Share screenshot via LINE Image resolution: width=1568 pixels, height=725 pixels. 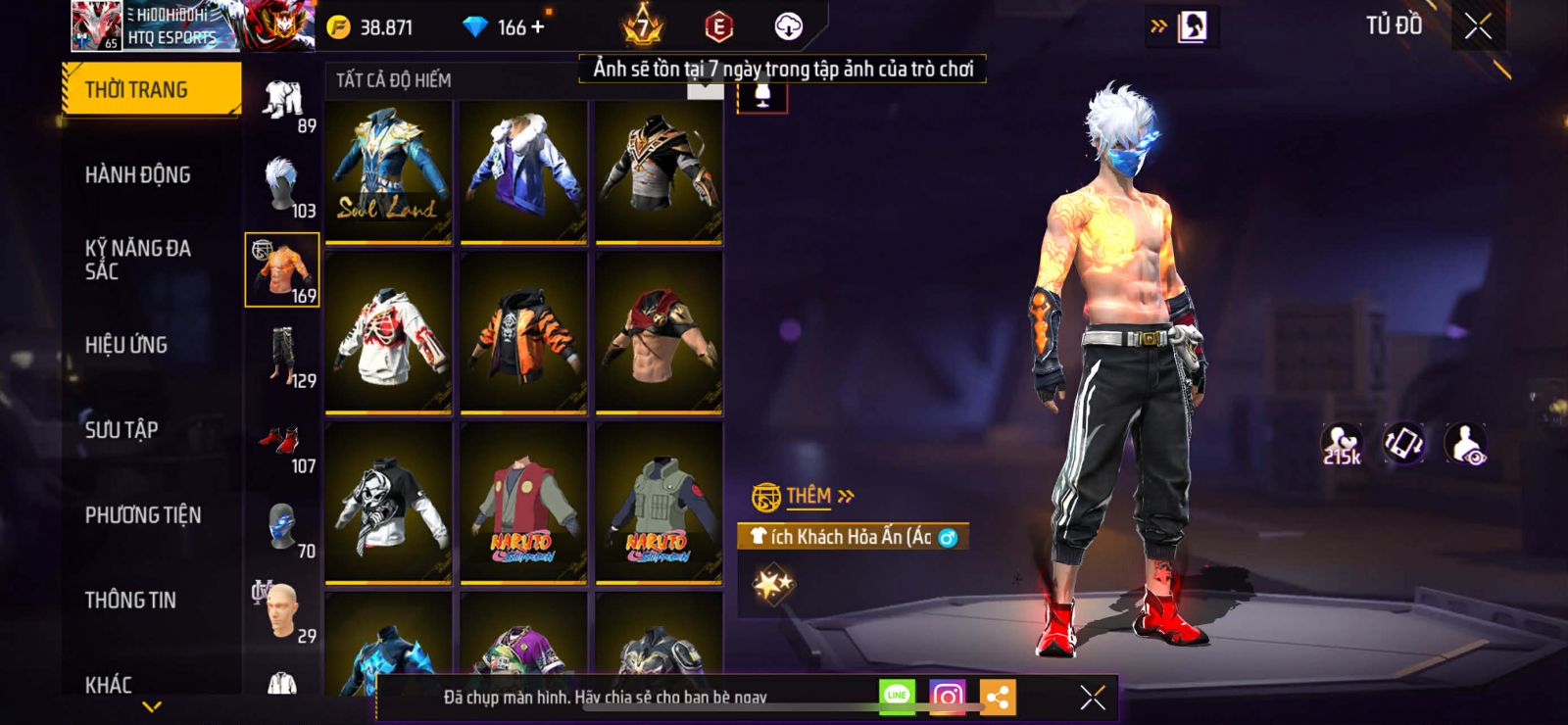897,697
